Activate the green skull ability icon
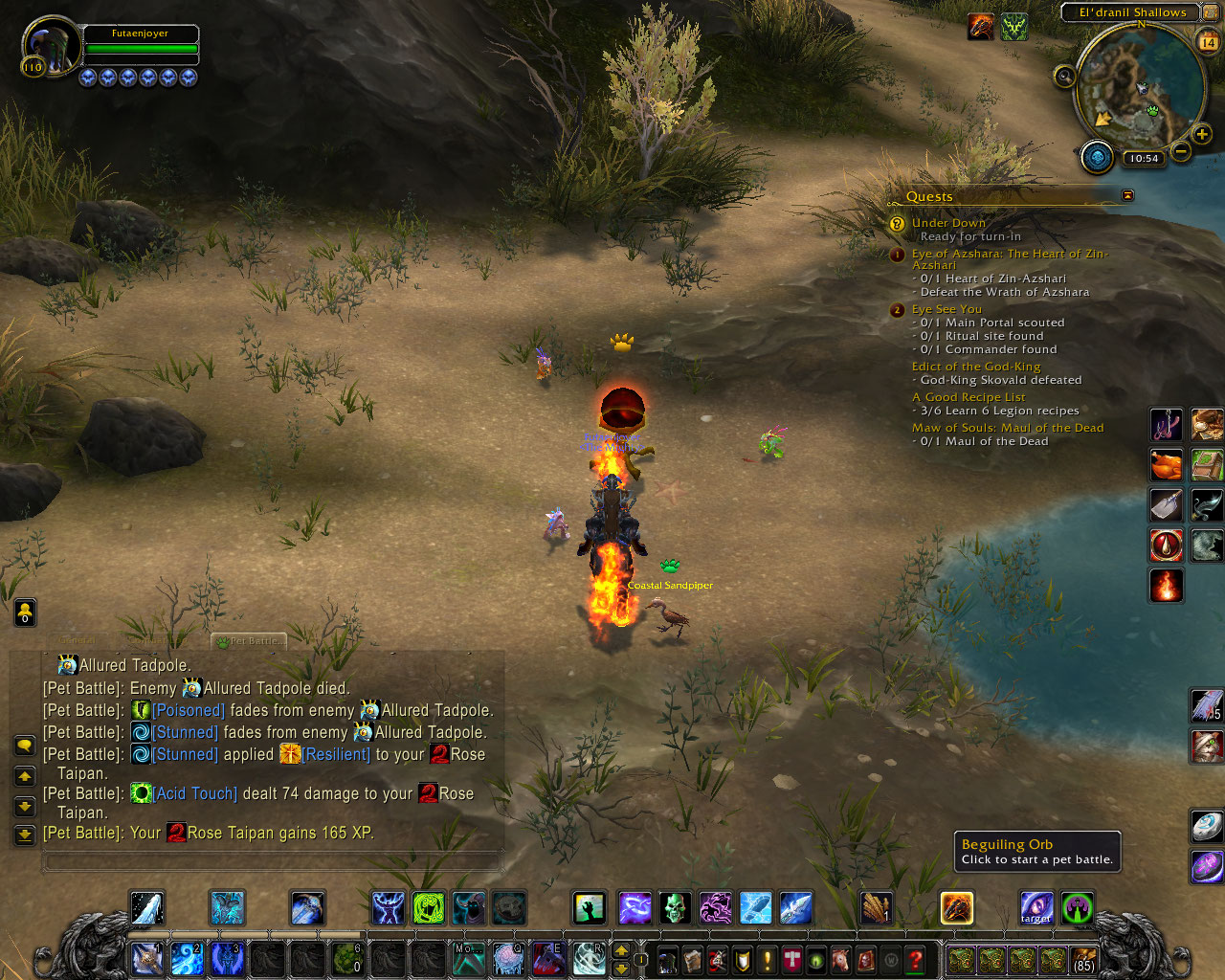Image resolution: width=1225 pixels, height=980 pixels. (x=675, y=907)
